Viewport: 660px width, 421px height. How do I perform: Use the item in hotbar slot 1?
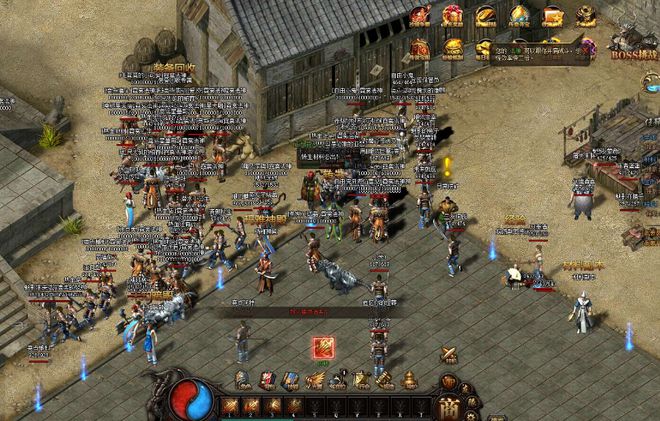coord(231,406)
